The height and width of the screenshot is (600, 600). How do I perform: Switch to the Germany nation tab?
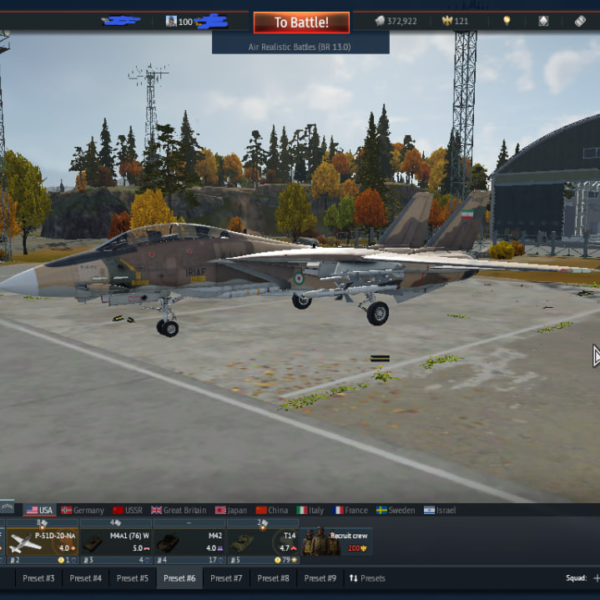[x=82, y=510]
